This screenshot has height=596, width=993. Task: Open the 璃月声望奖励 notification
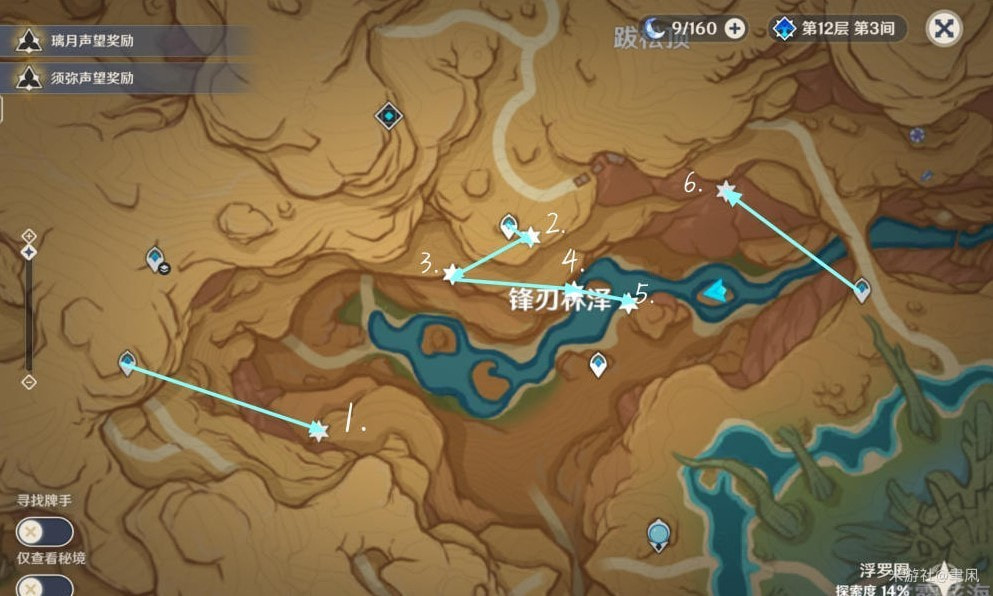click(x=78, y=41)
